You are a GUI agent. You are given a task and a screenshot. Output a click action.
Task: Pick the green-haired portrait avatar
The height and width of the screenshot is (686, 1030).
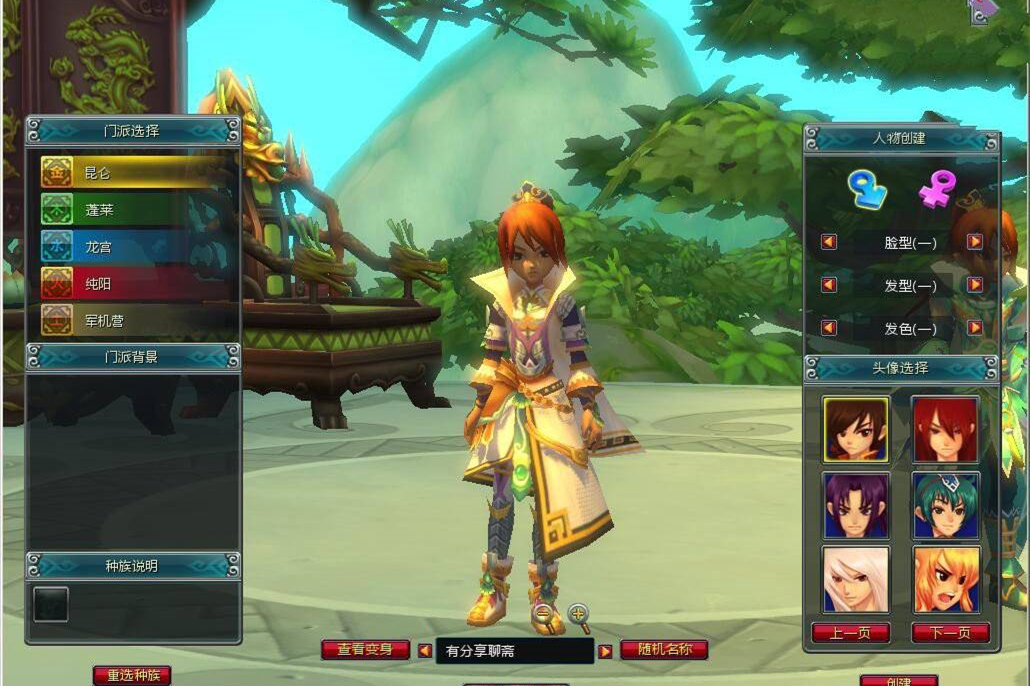945,504
